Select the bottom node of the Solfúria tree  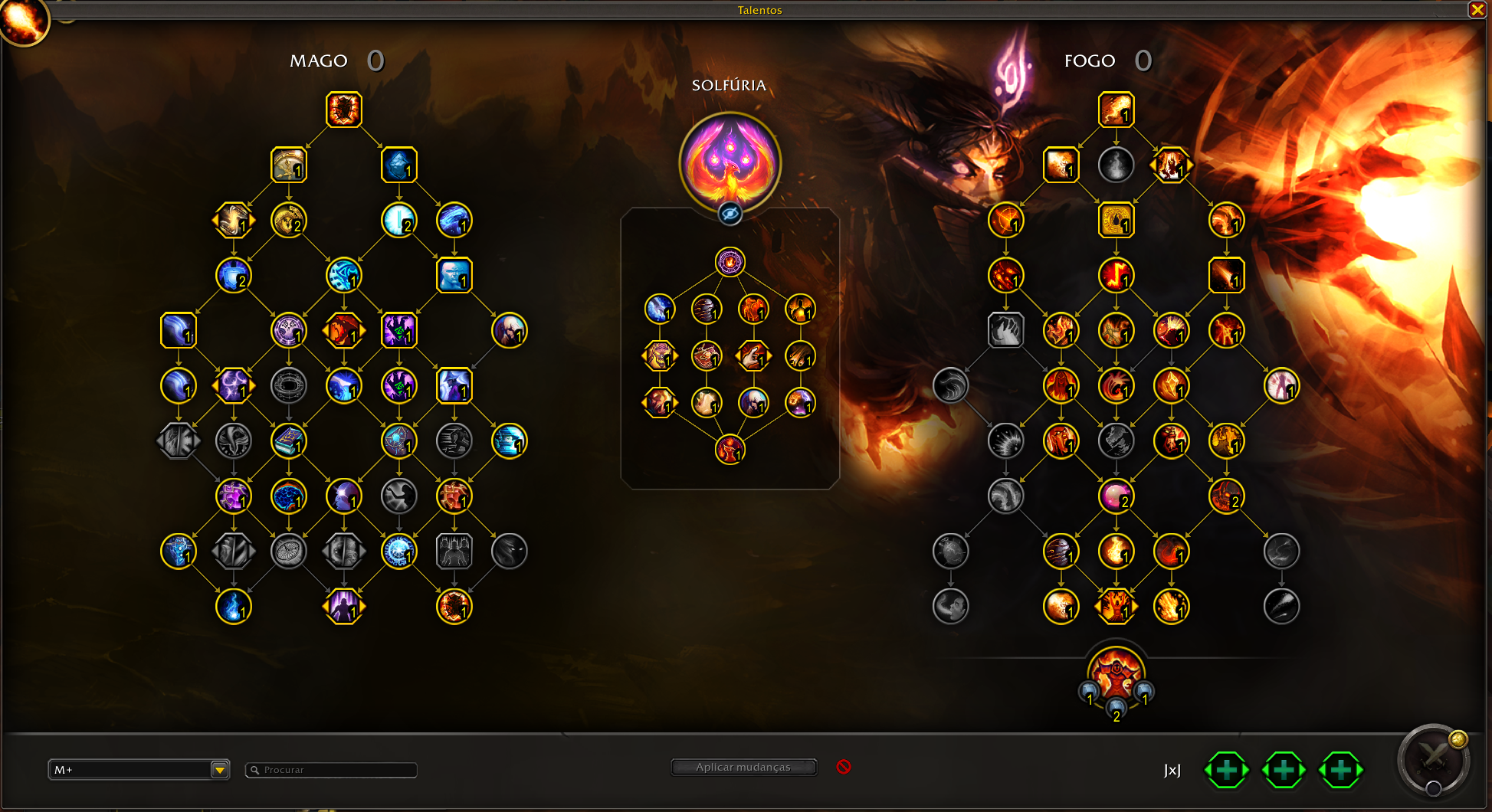tap(730, 450)
